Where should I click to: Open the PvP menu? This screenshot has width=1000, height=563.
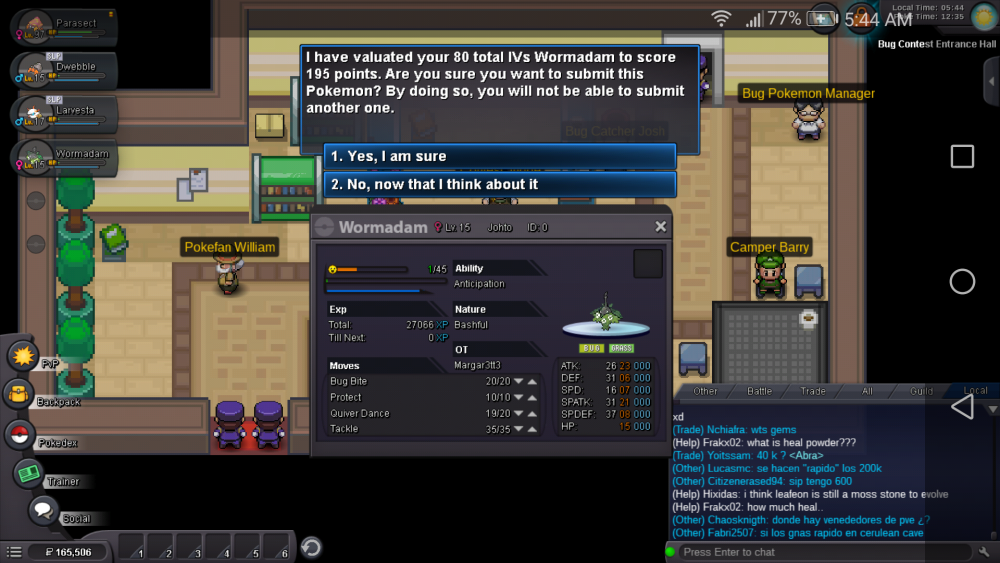click(x=22, y=355)
